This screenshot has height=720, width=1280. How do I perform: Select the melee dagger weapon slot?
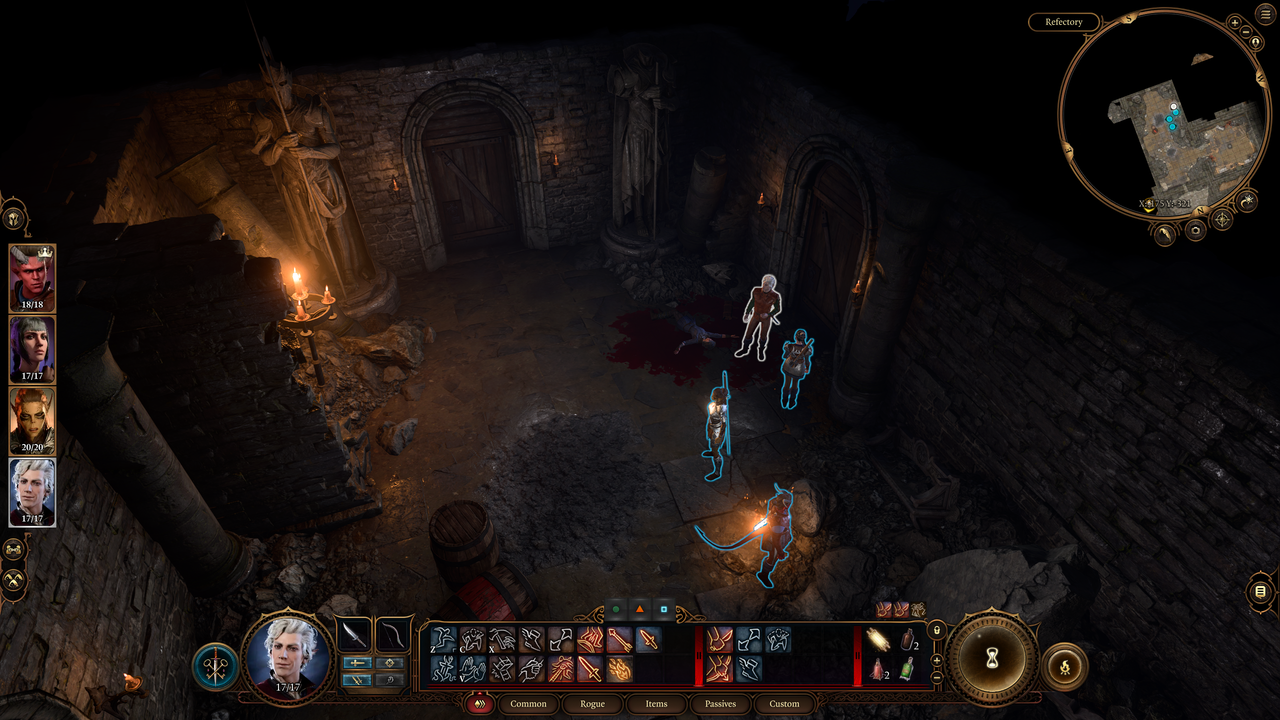click(353, 635)
